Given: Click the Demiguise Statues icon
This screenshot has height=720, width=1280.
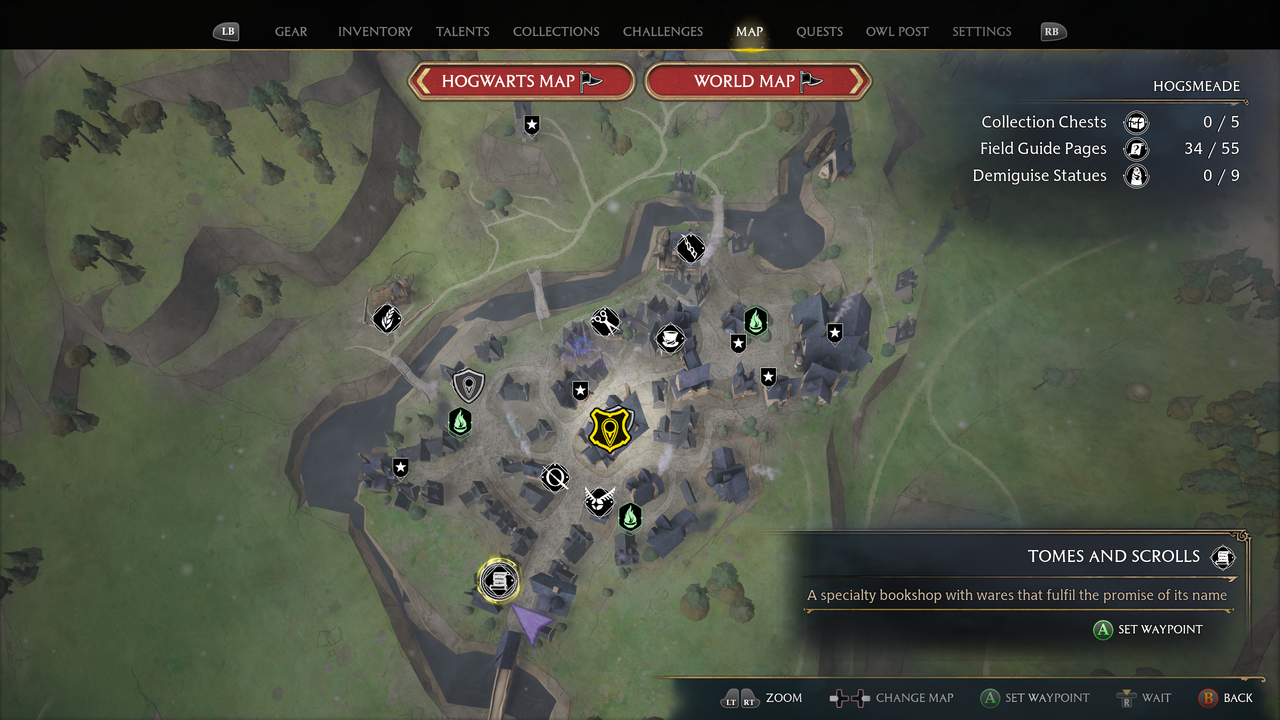Looking at the screenshot, I should coord(1136,175).
